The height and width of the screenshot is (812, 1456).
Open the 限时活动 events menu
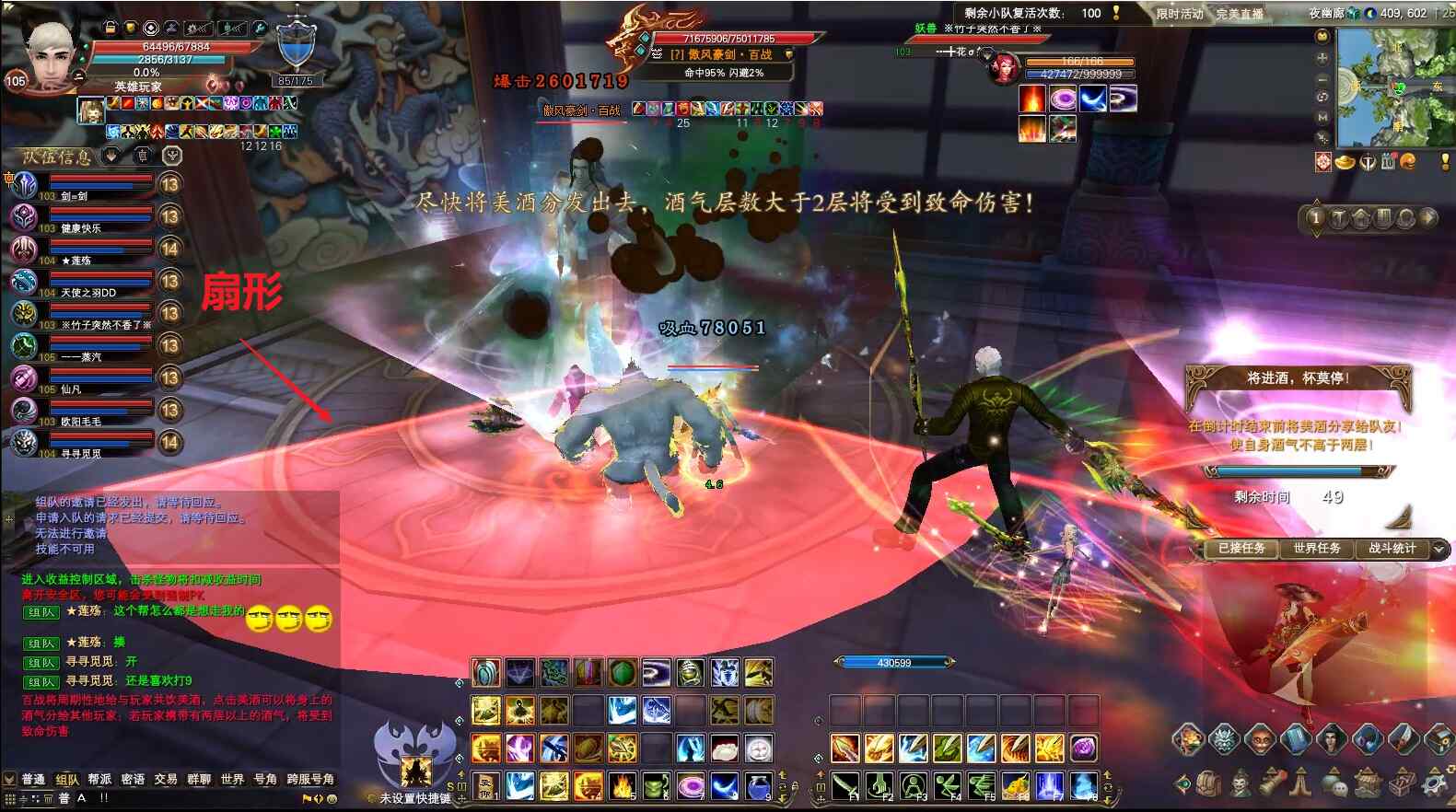coord(1180,14)
